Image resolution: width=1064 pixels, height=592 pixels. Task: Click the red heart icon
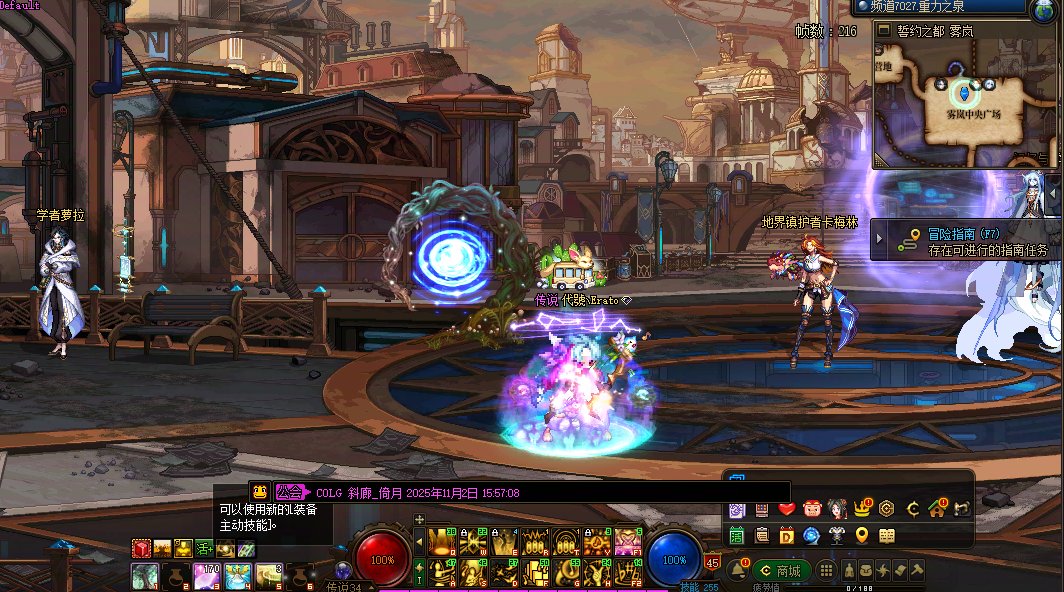click(787, 509)
